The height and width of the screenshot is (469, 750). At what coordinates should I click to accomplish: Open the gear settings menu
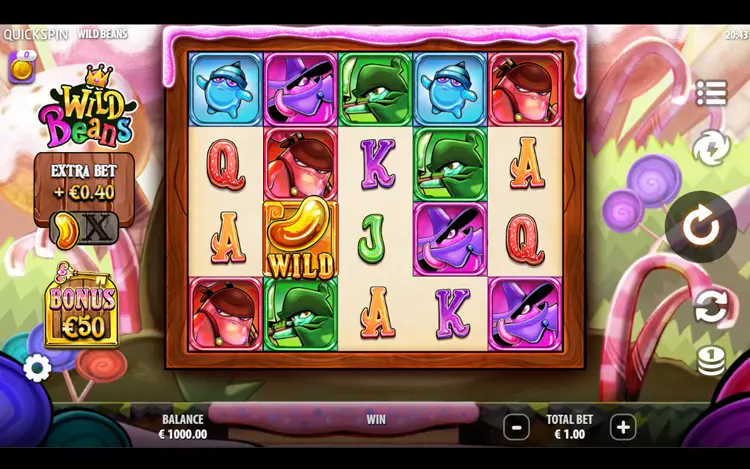click(37, 368)
